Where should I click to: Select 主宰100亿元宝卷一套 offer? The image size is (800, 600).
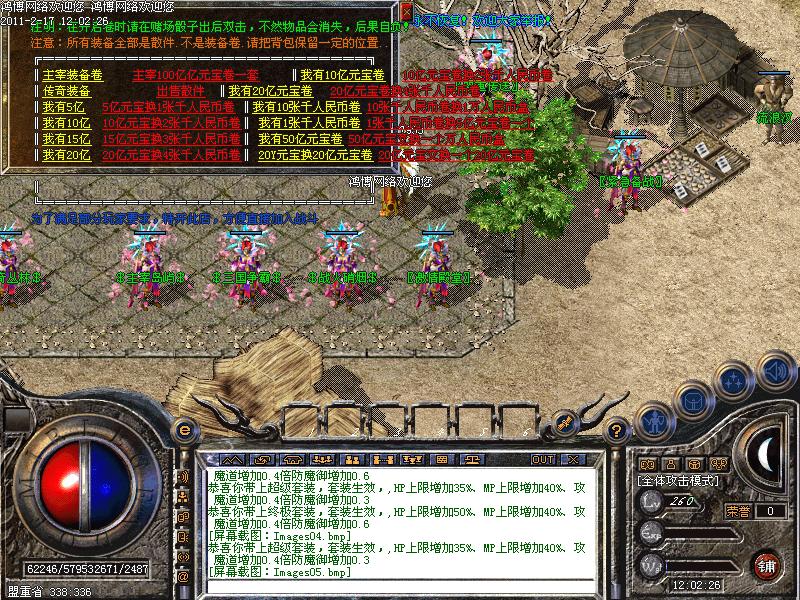[196, 75]
